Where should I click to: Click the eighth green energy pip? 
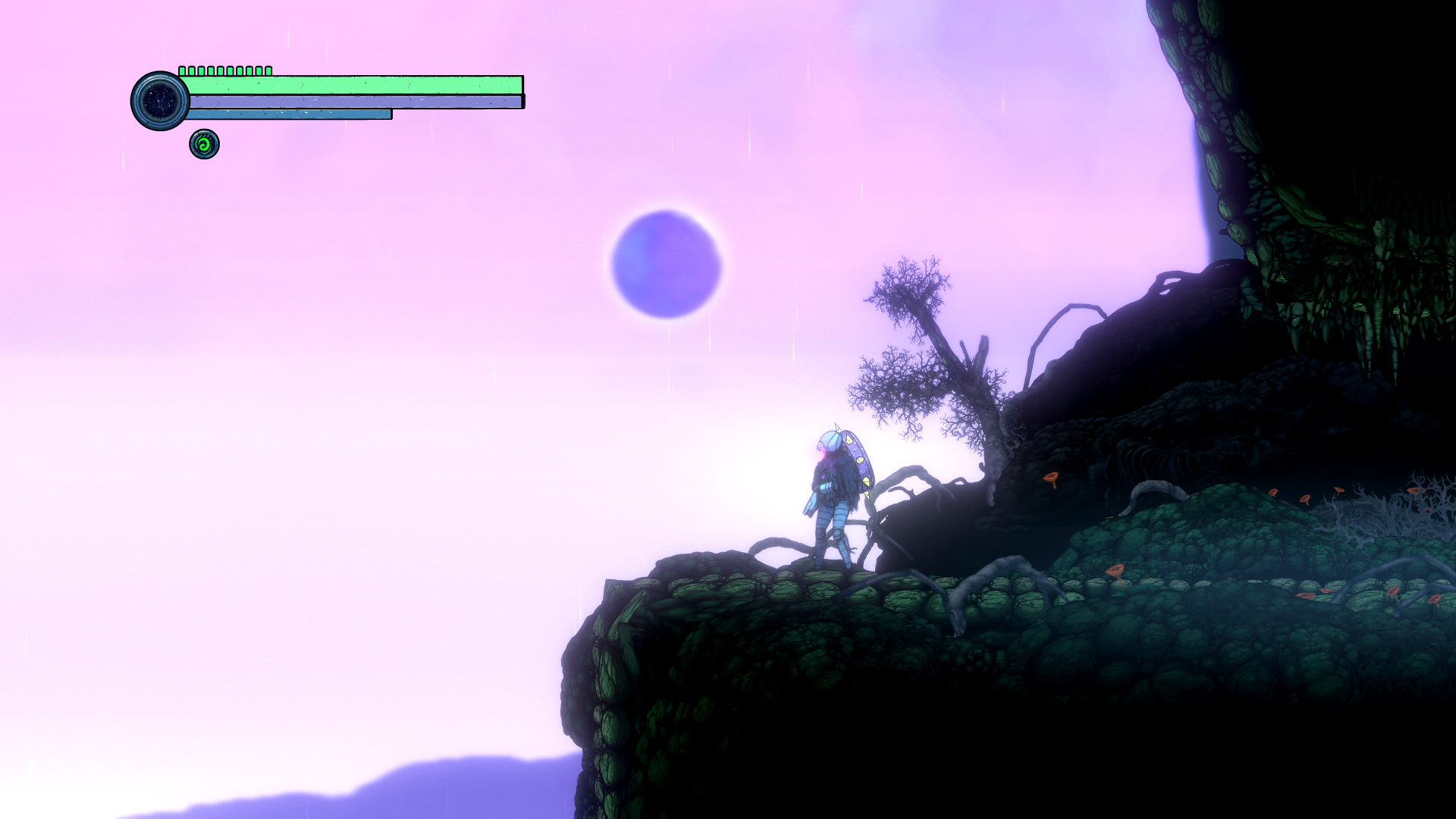point(249,71)
